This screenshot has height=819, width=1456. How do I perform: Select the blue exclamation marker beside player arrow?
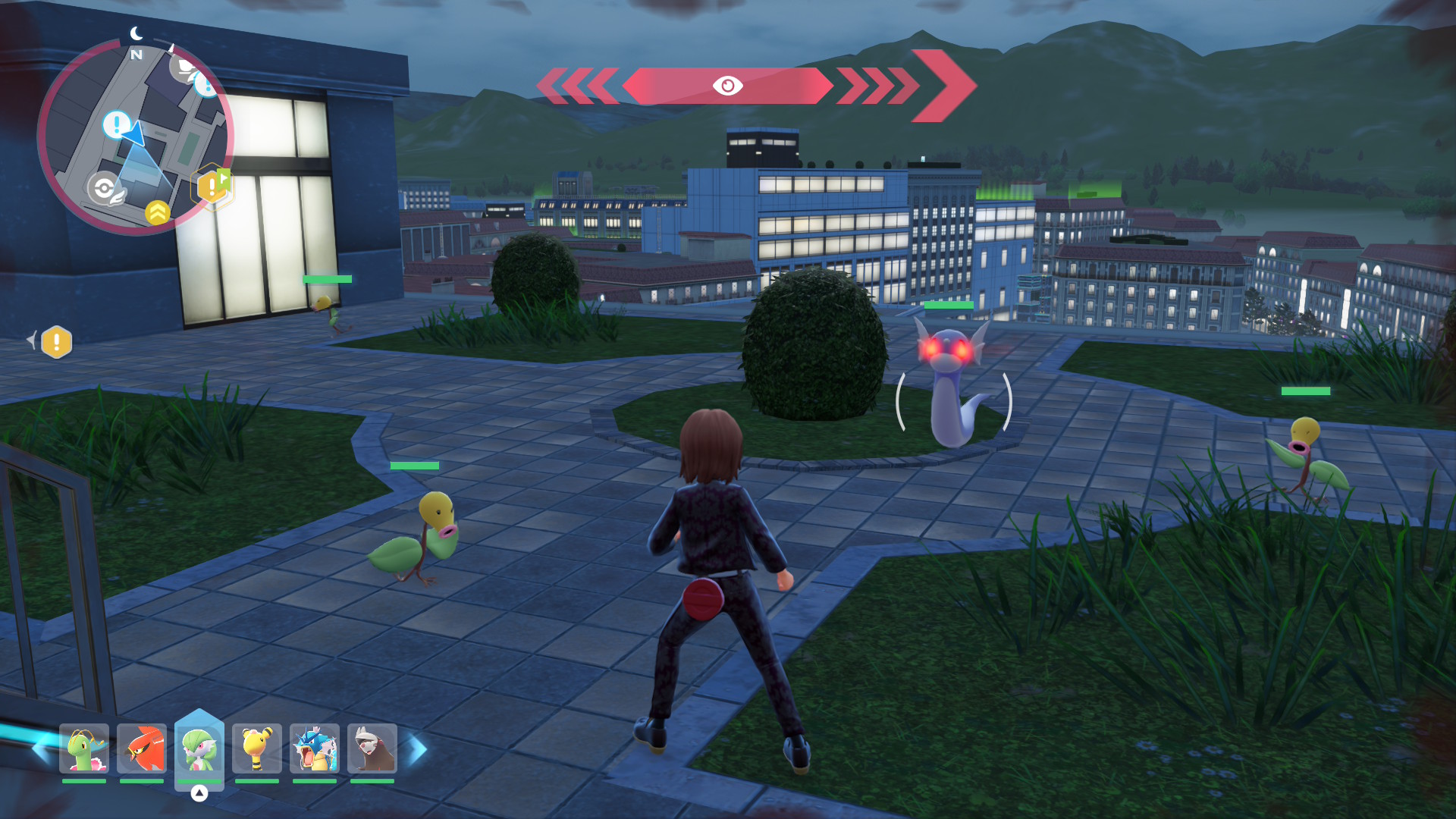pos(117,124)
